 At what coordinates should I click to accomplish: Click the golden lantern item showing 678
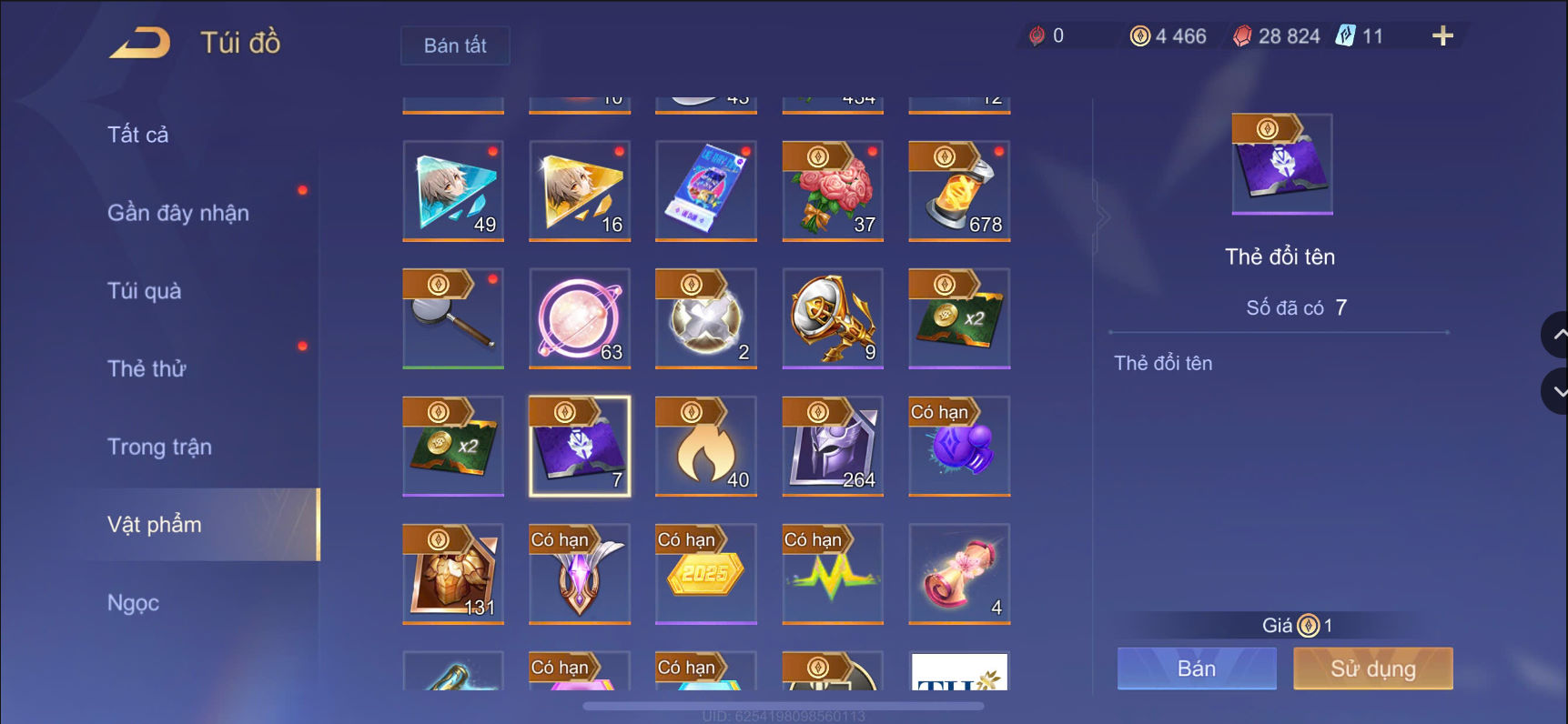[x=958, y=191]
